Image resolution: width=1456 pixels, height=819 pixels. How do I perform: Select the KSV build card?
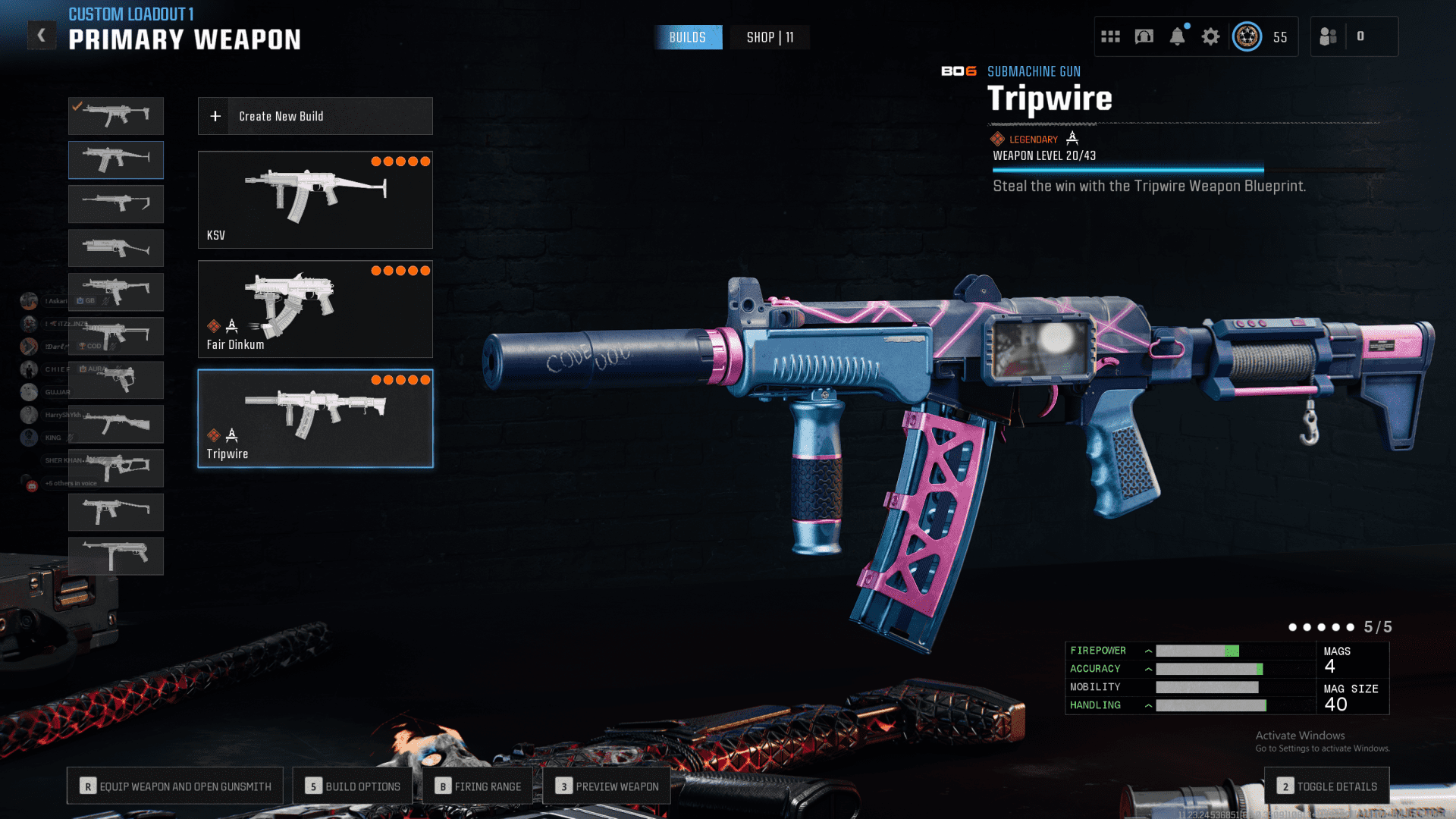tap(315, 199)
